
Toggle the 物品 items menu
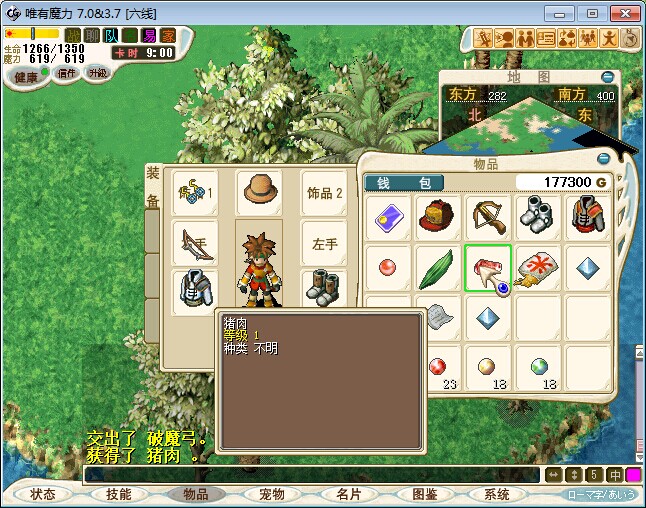point(195,494)
